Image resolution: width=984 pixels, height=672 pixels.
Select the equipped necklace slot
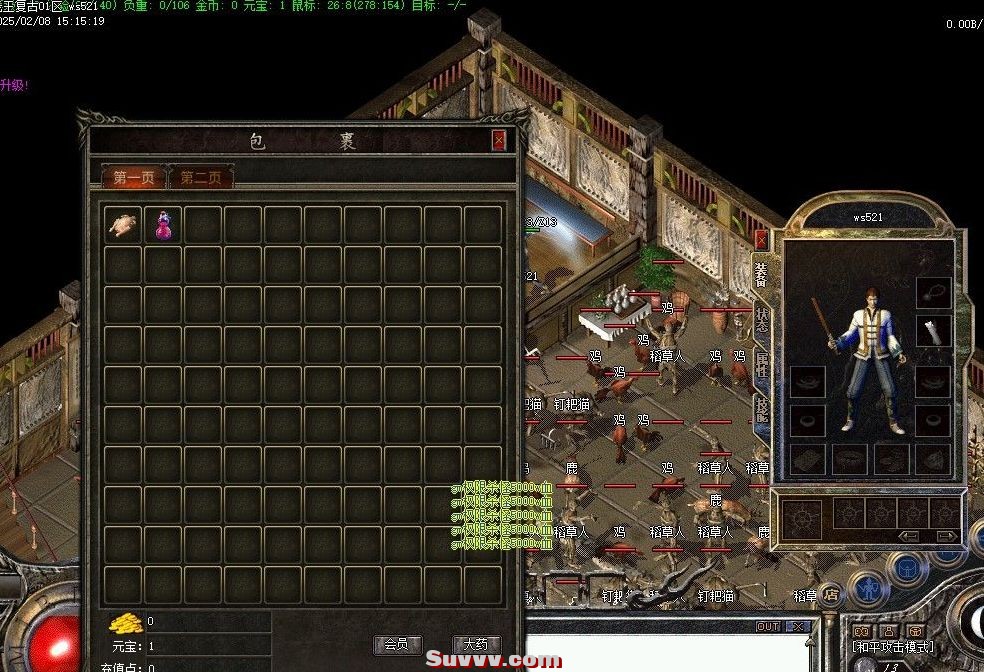pyautogui.click(x=933, y=292)
